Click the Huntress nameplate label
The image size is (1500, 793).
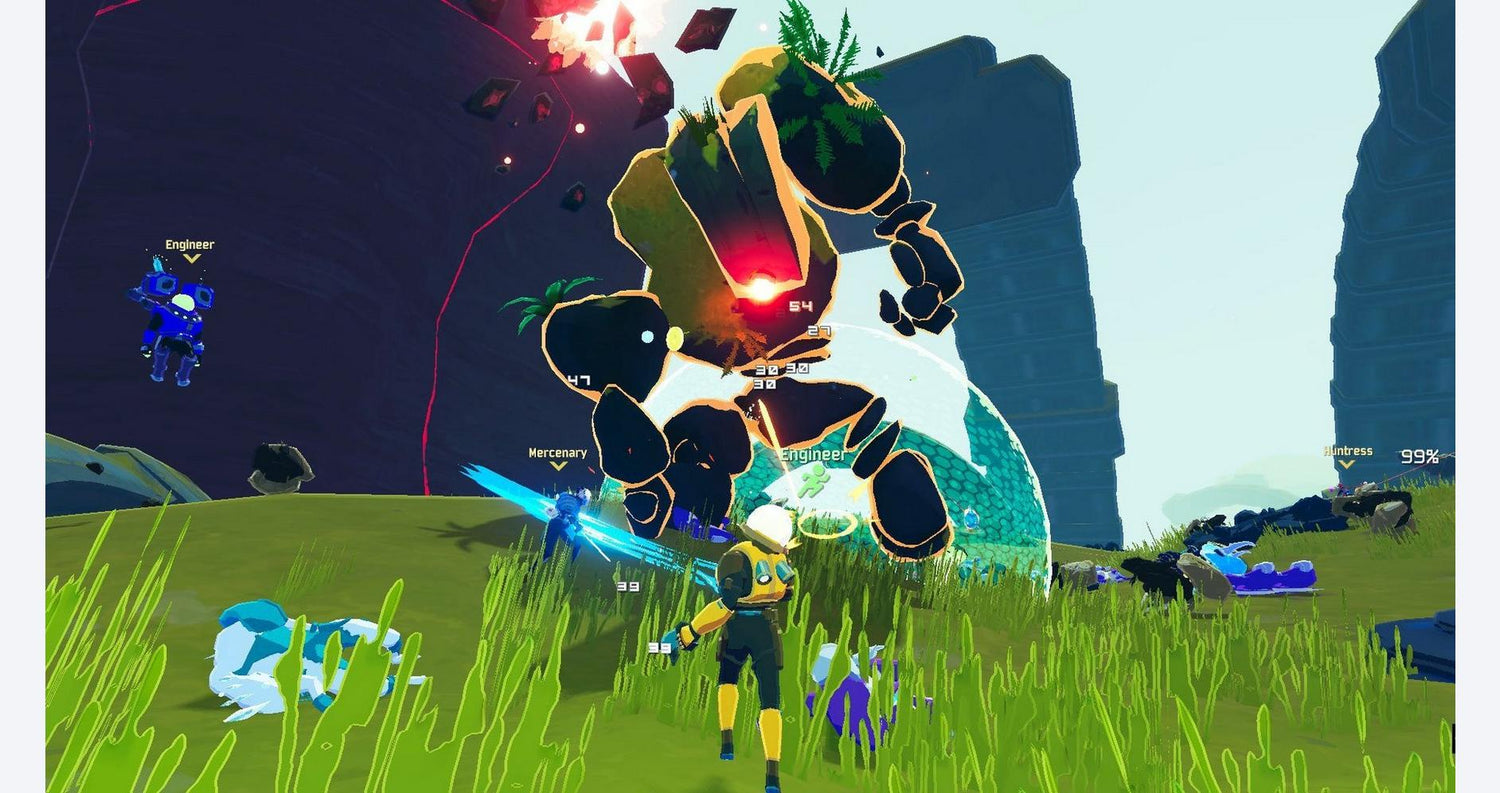coord(1345,452)
